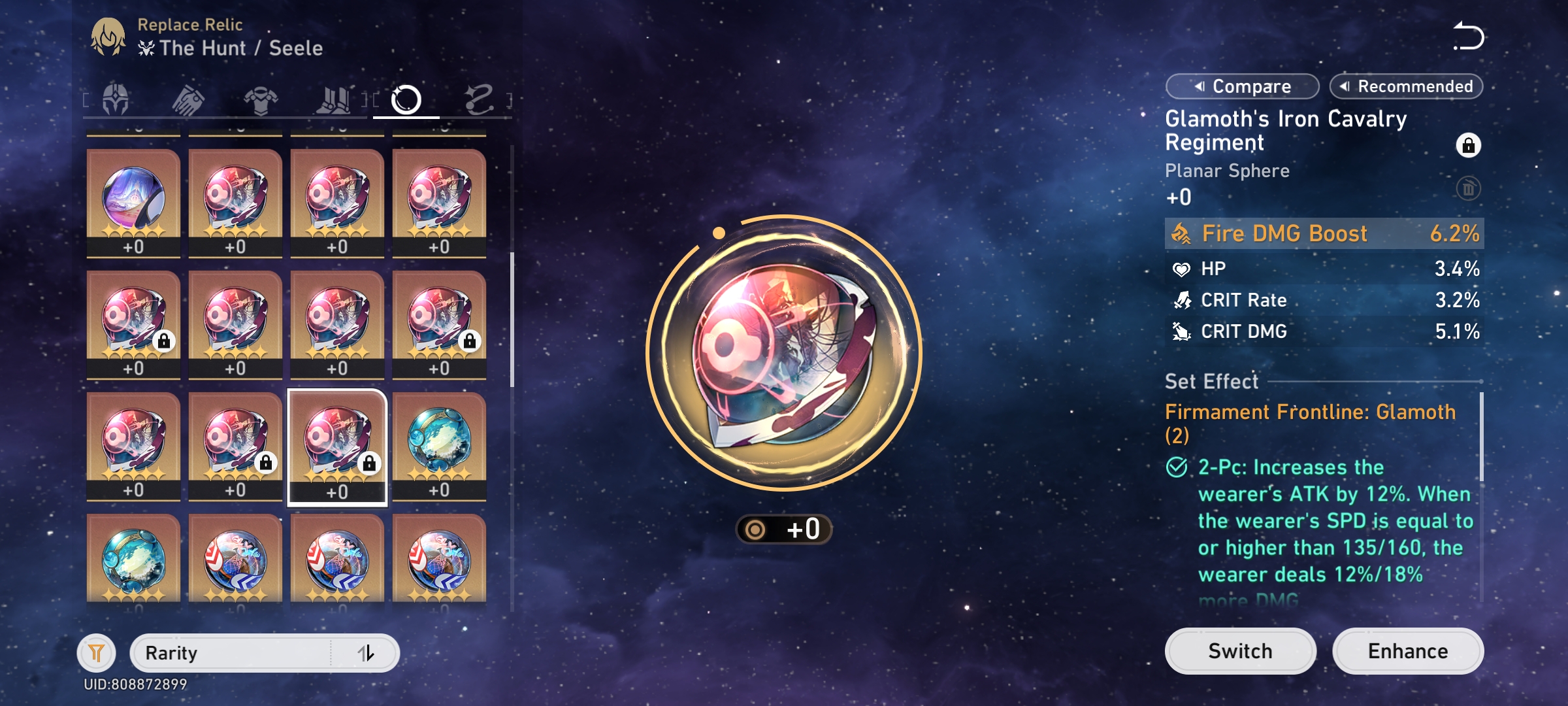The width and height of the screenshot is (1568, 706).
Task: Click the filter funnel icon
Action: (x=95, y=652)
